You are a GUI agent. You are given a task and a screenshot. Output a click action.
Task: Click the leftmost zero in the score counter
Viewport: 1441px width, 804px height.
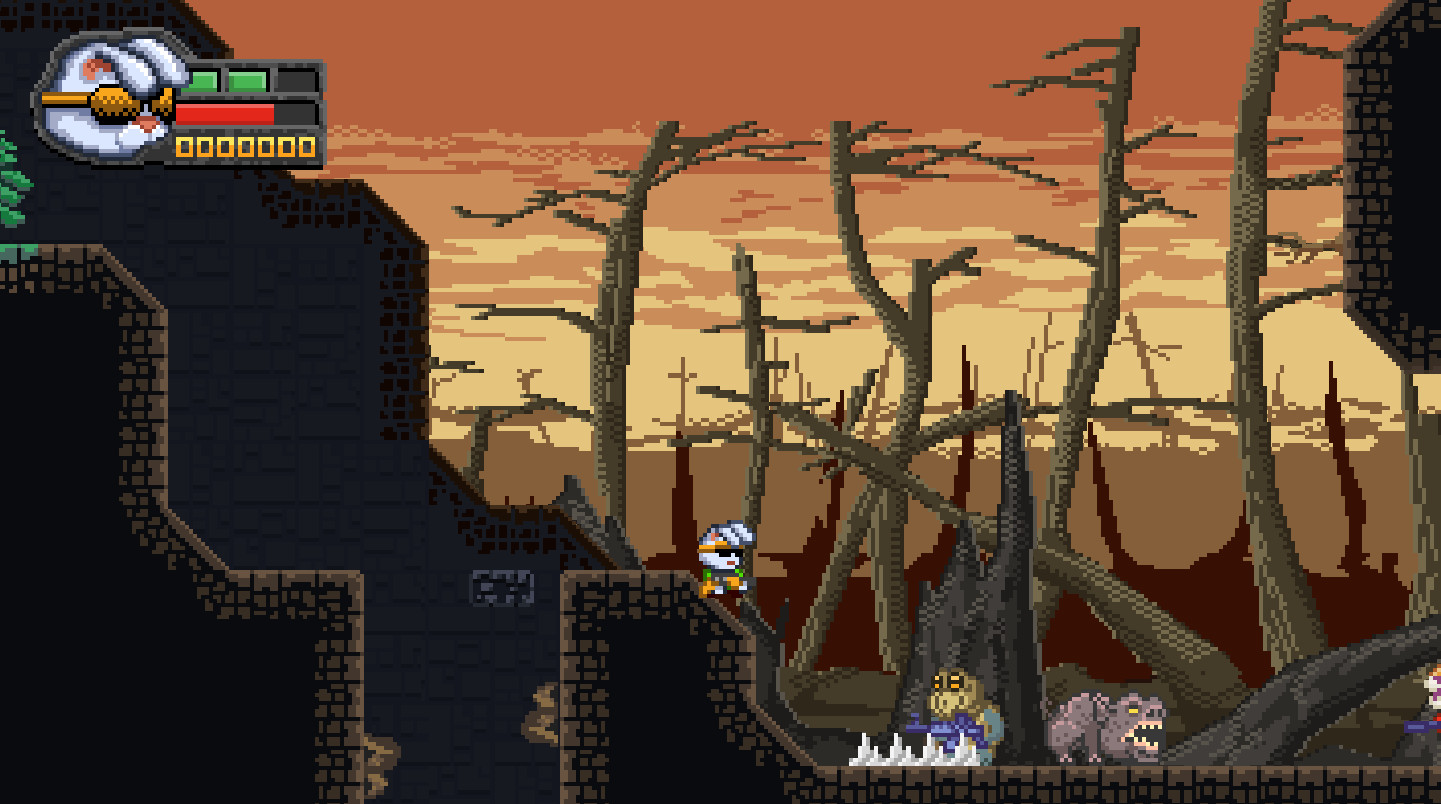[184, 146]
